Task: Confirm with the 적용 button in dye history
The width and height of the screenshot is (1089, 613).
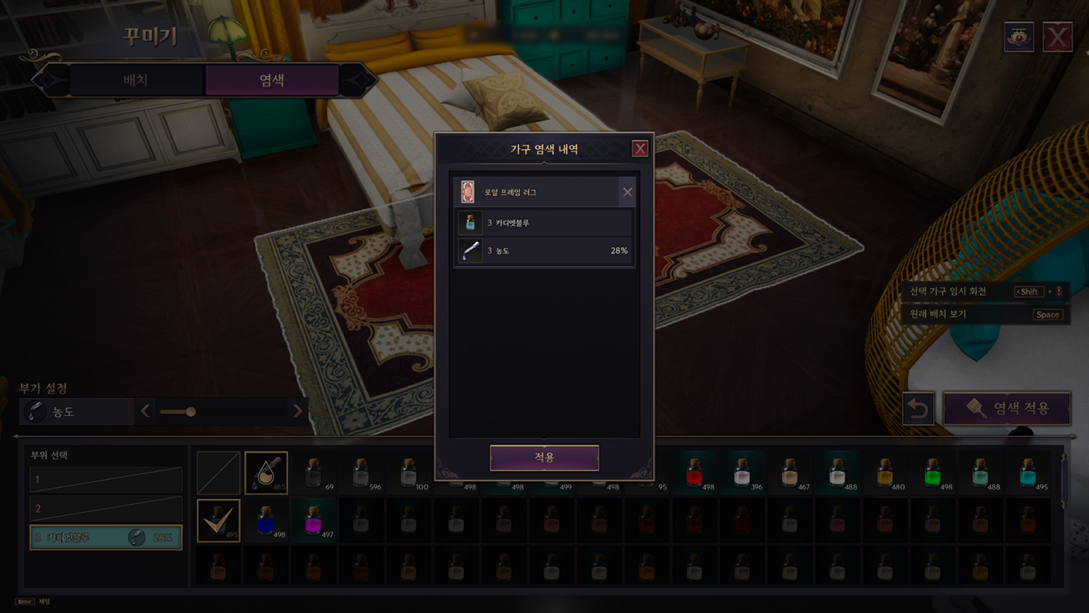Action: click(544, 457)
